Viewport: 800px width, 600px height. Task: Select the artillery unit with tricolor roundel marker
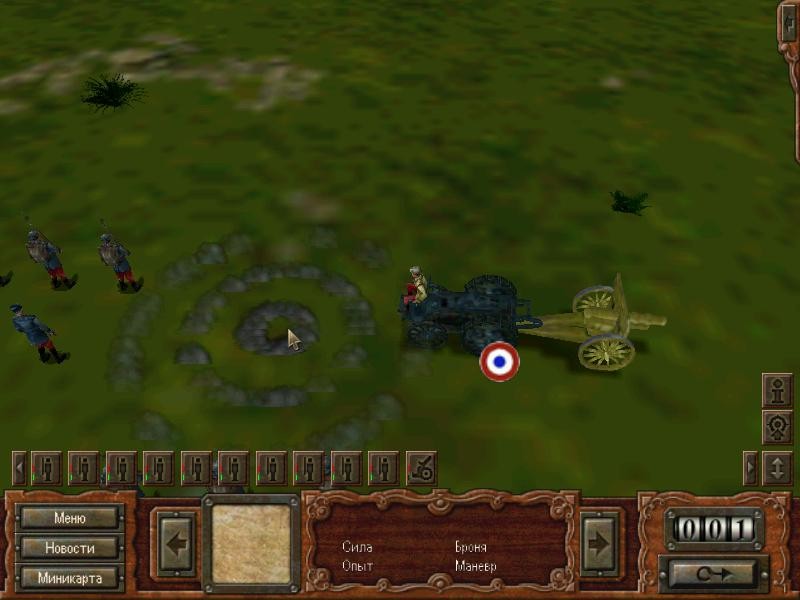click(499, 361)
